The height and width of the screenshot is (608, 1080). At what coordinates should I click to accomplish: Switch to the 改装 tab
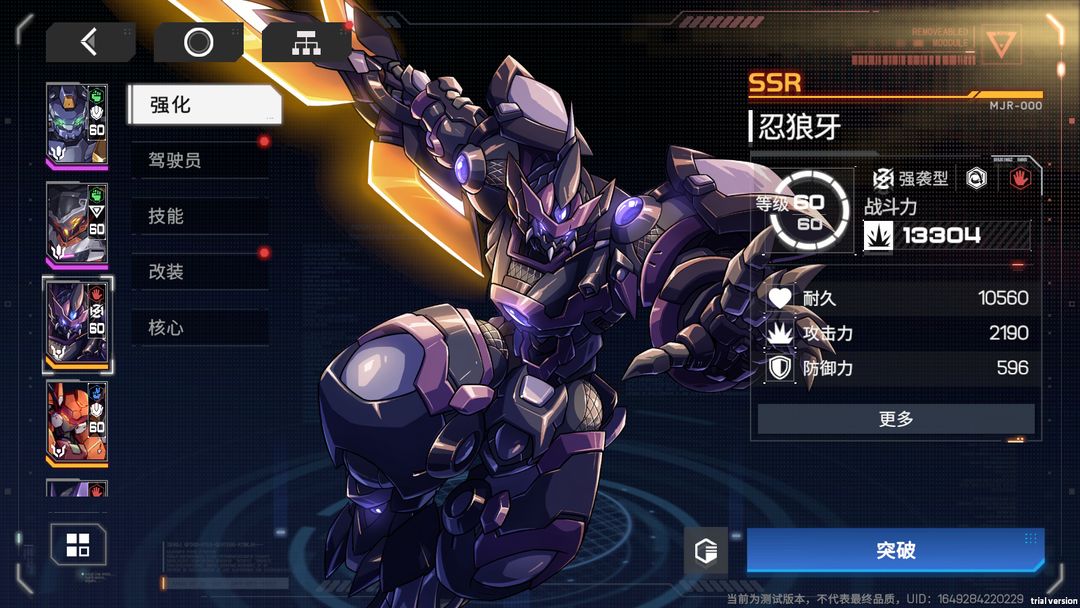click(x=200, y=272)
